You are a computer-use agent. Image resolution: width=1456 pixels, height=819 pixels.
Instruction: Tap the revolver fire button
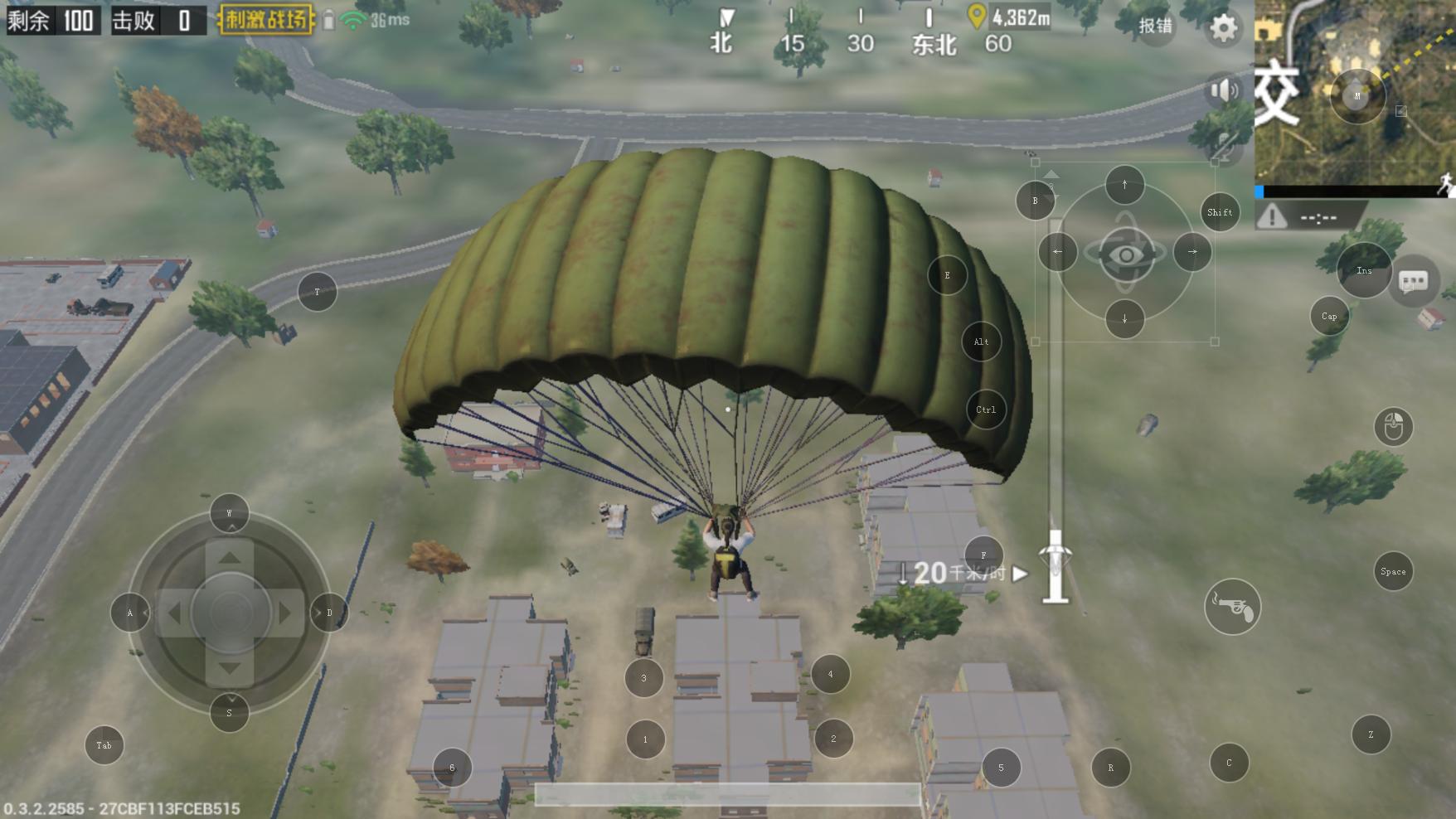coord(1232,607)
